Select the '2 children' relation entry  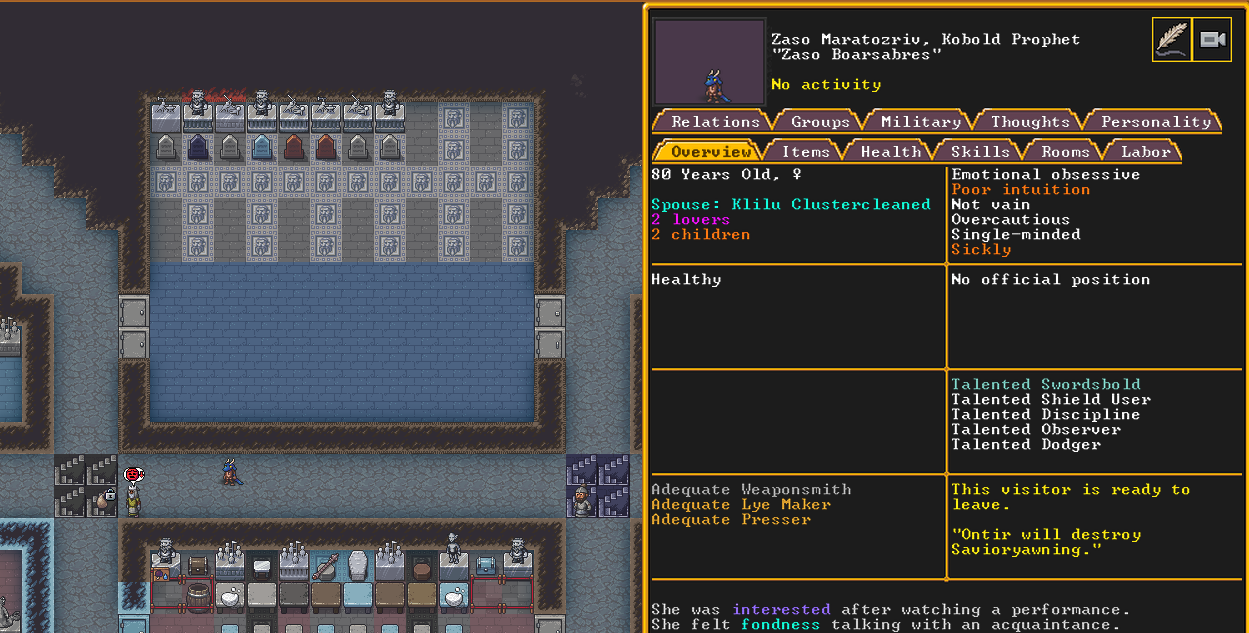click(x=700, y=234)
